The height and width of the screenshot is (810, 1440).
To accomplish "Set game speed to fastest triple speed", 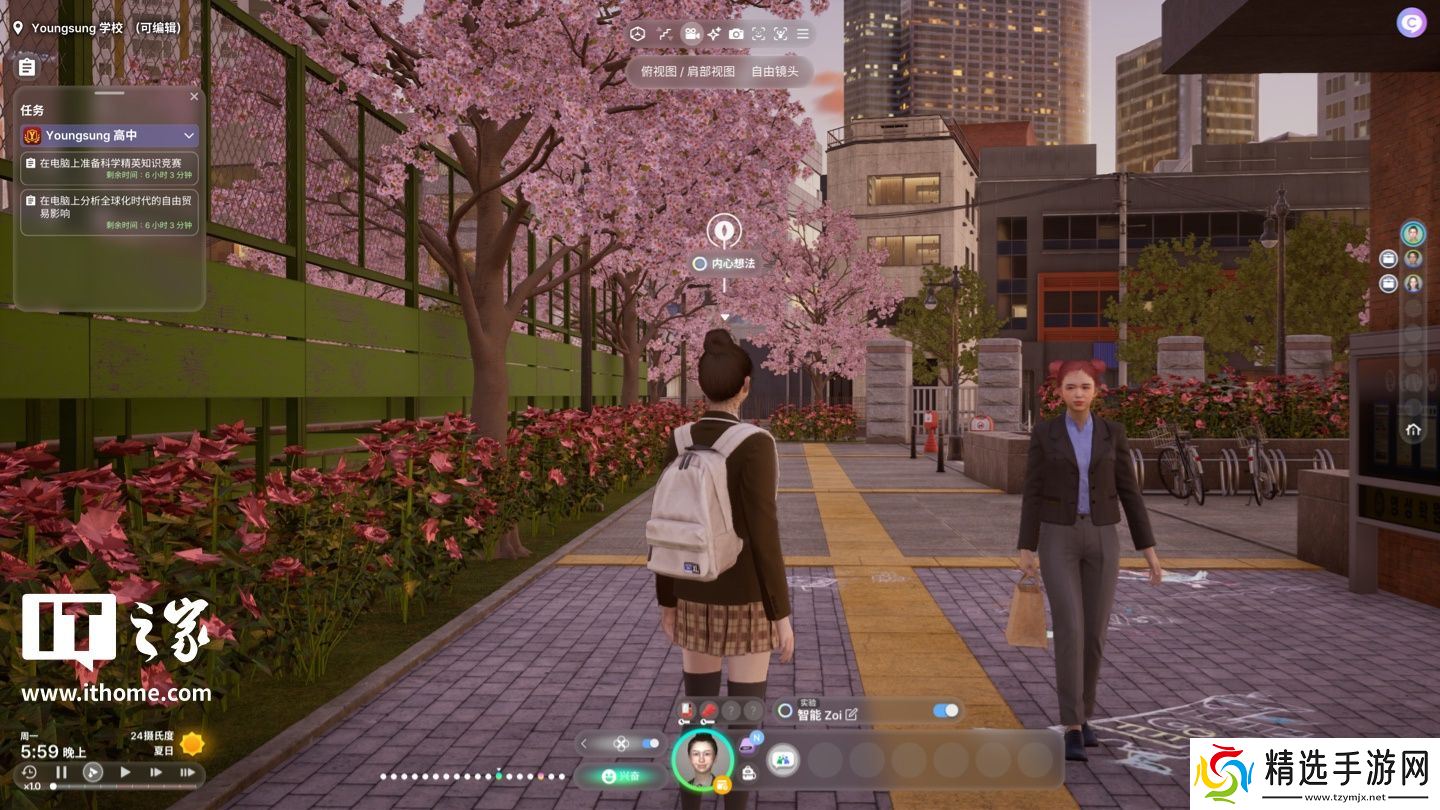I will tap(187, 772).
